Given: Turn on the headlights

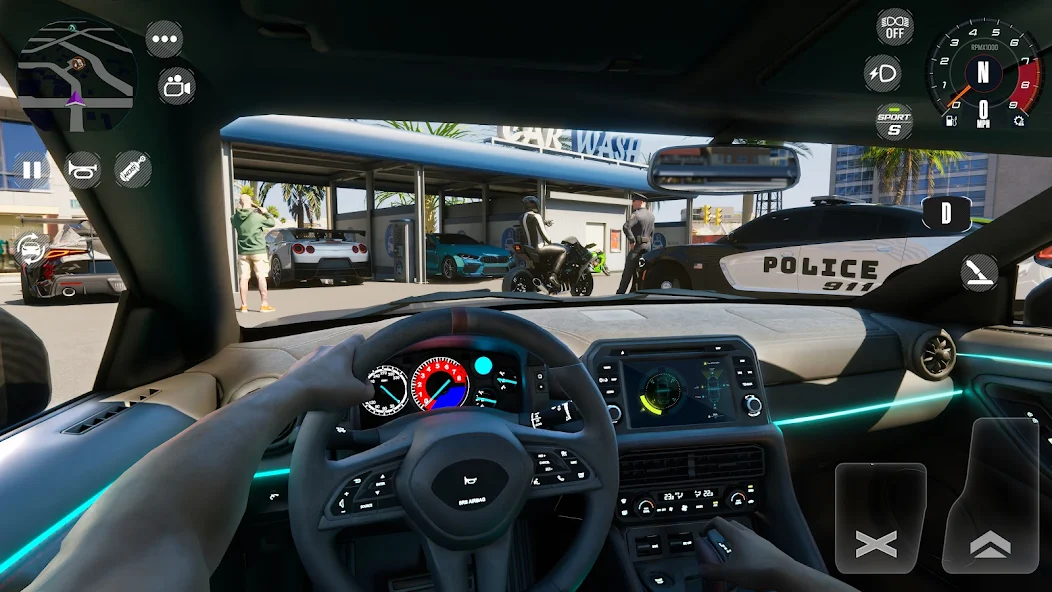Looking at the screenshot, I should tap(882, 73).
